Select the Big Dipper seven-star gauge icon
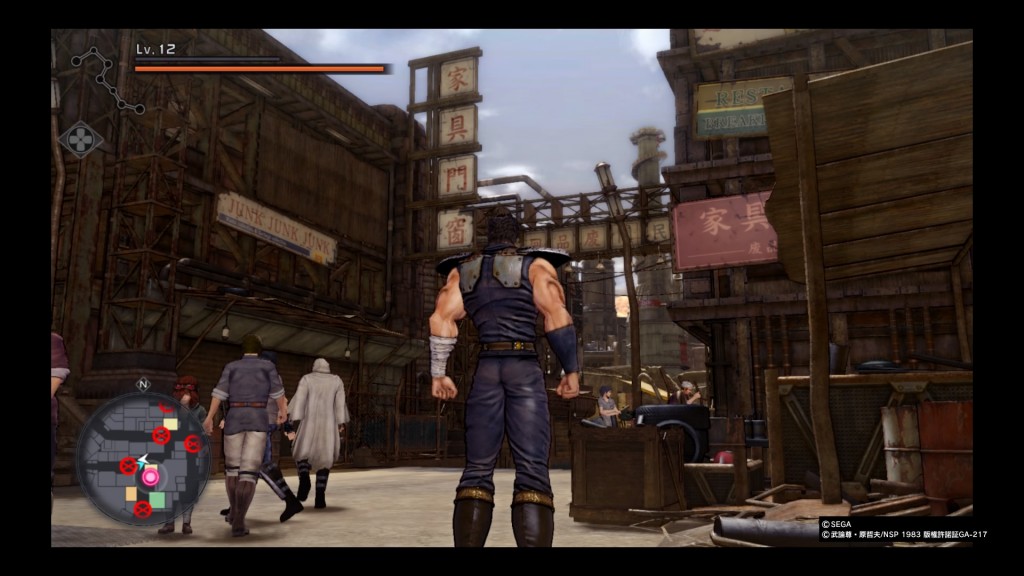 pos(105,78)
